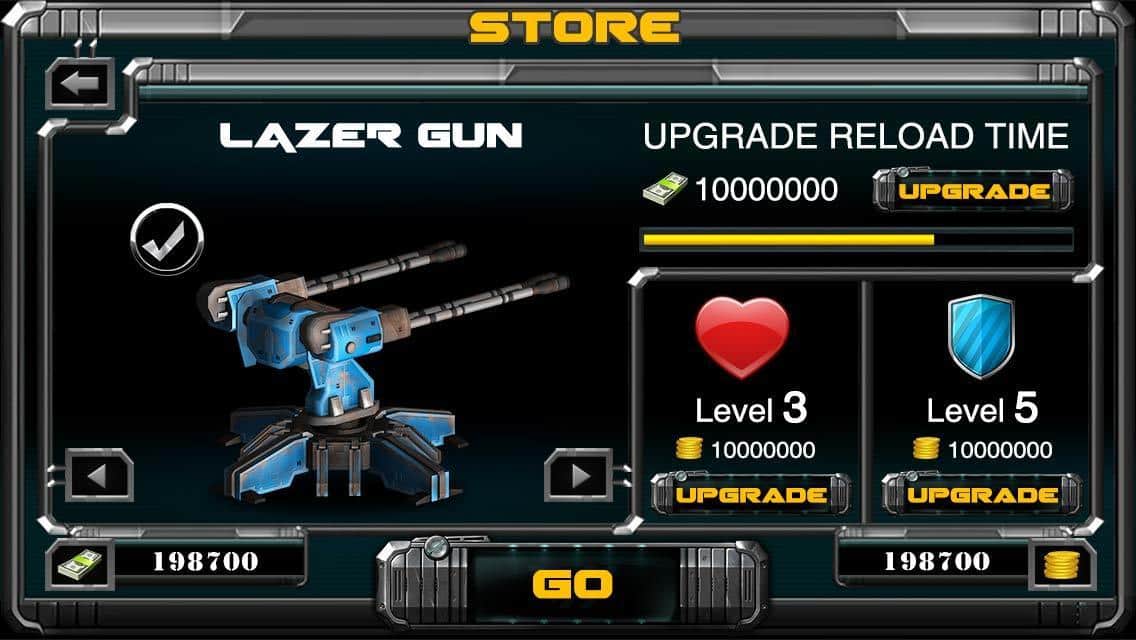This screenshot has width=1136, height=640.
Task: Upgrade the blue shield level
Action: point(982,495)
